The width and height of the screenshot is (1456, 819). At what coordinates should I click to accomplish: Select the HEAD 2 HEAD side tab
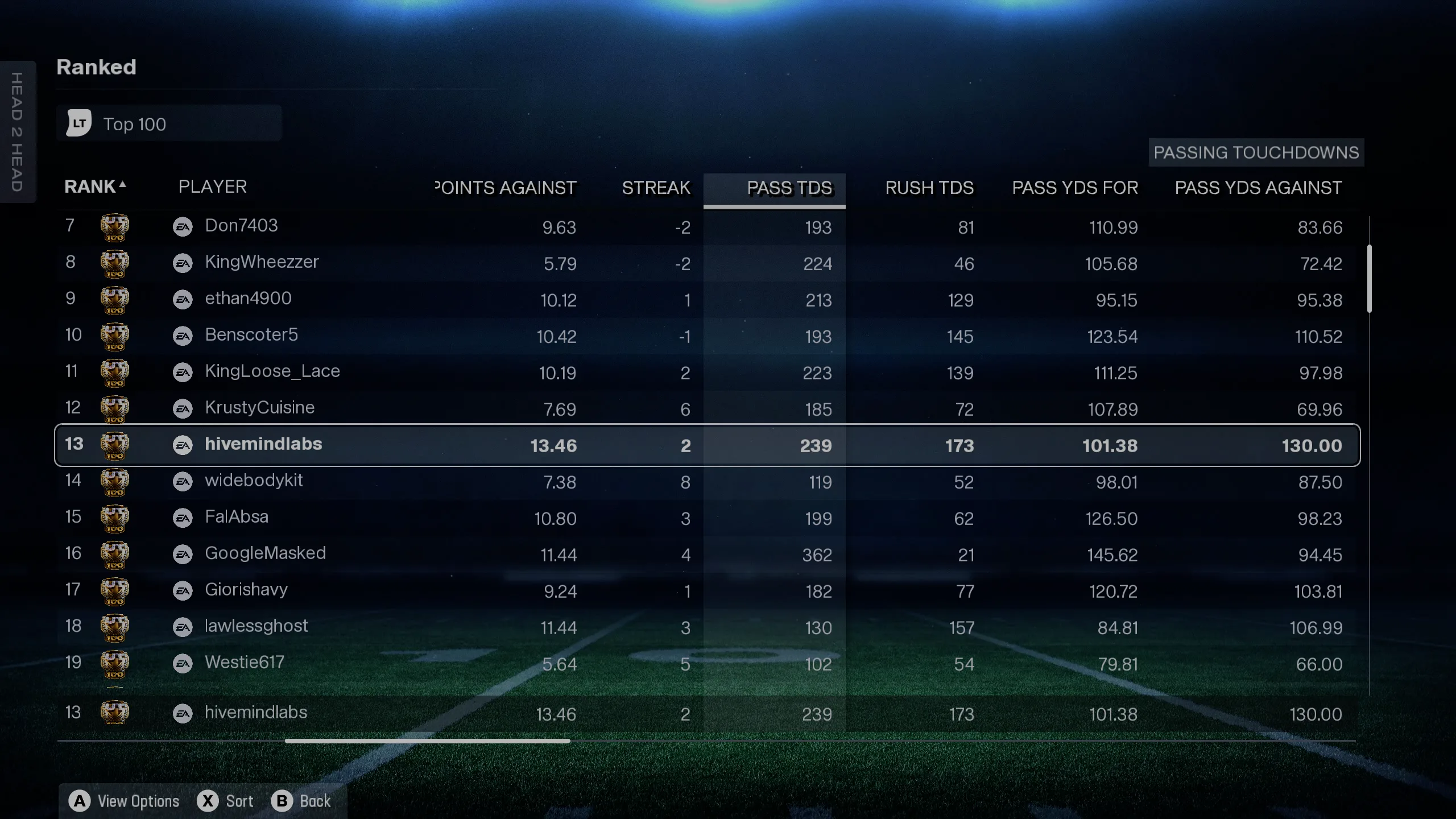pos(18,133)
